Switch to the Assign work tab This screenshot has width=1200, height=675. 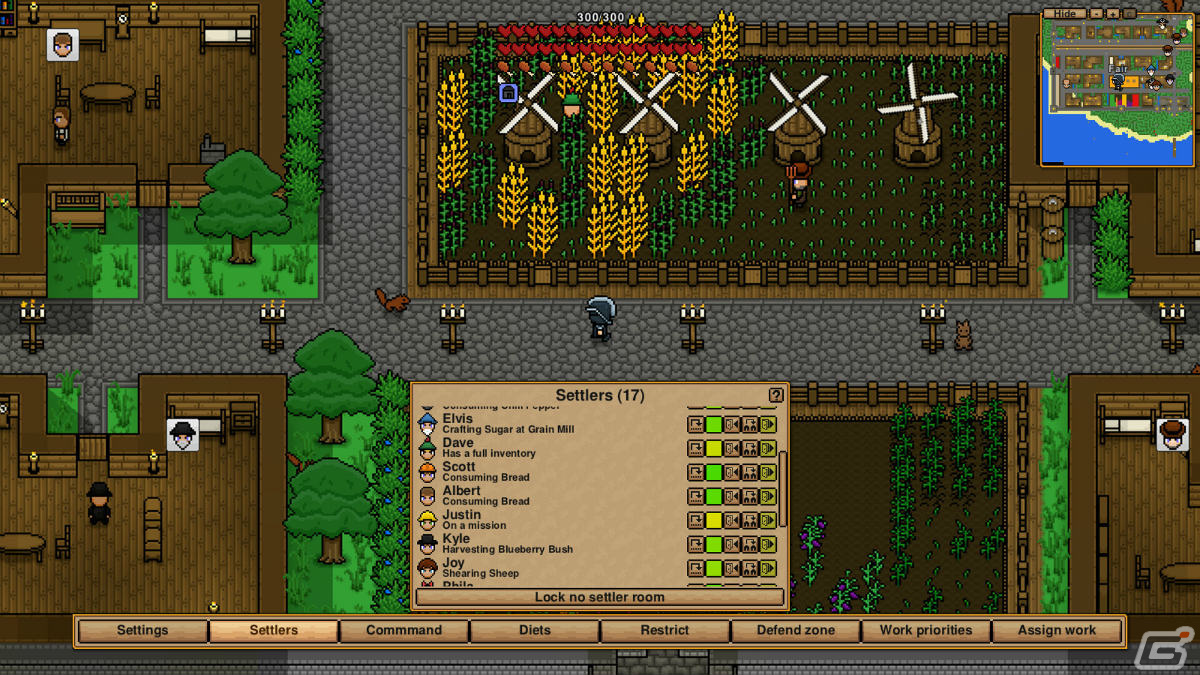[1057, 631]
